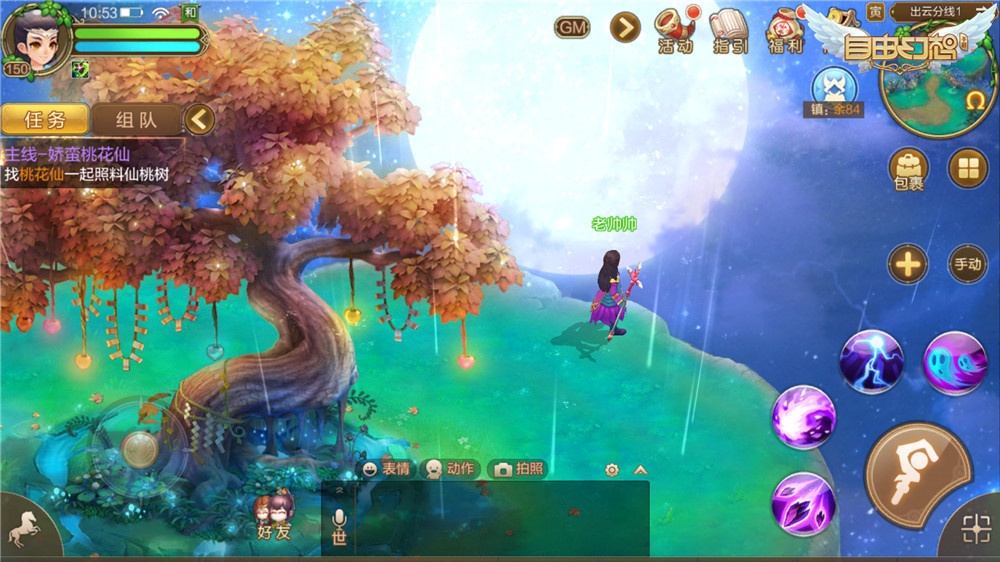Open the 包裹 inventory bag
The height and width of the screenshot is (562, 1000).
(908, 169)
